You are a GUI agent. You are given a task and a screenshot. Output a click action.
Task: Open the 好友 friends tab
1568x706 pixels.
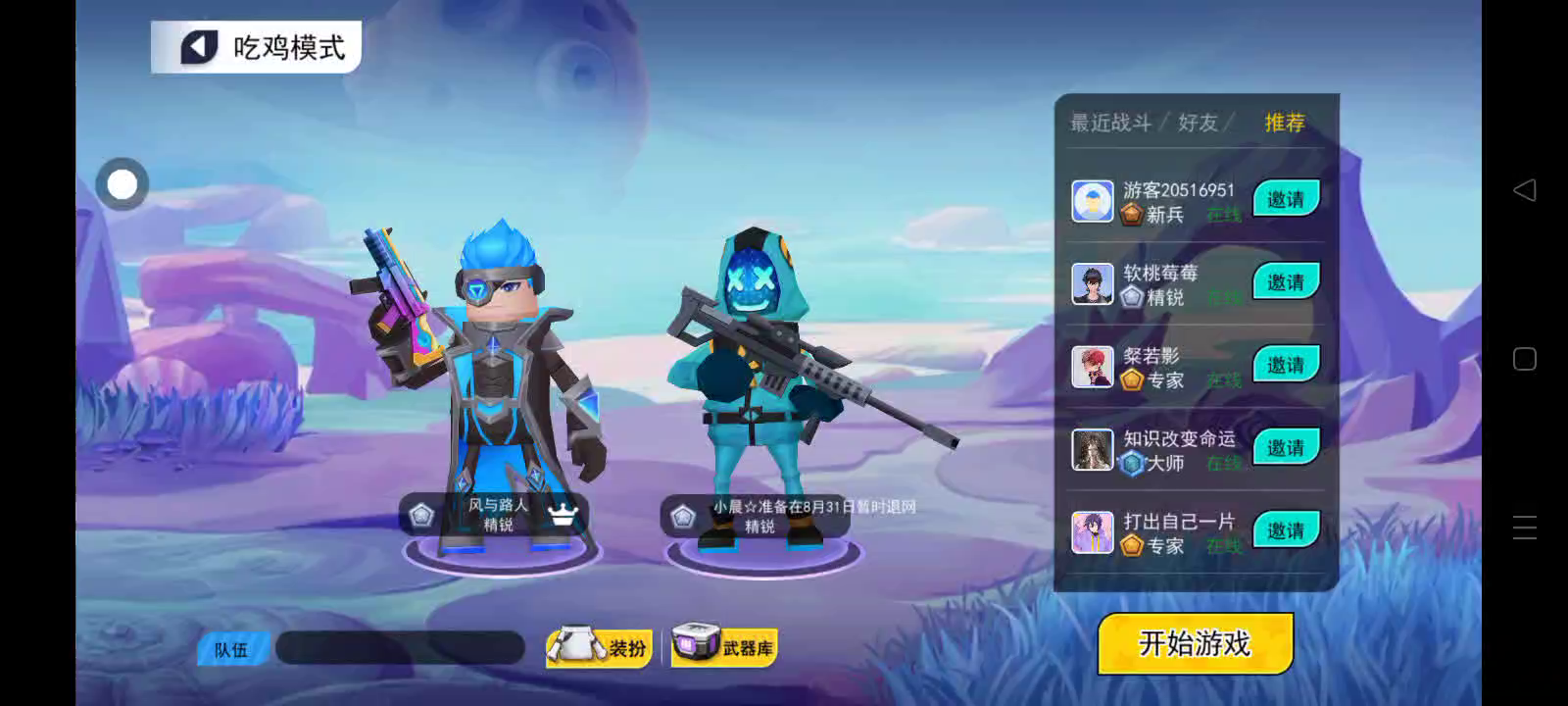click(x=1198, y=123)
